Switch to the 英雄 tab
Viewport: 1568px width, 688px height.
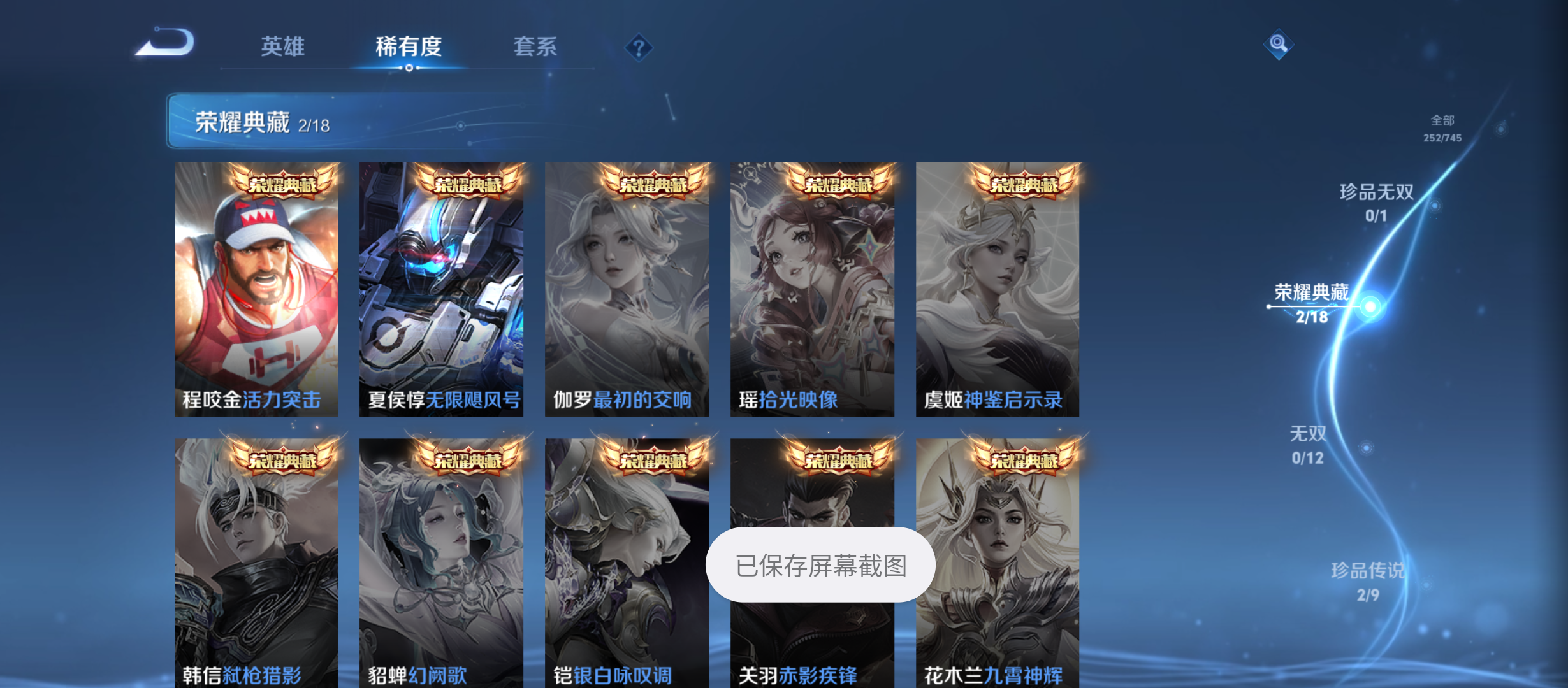(x=282, y=47)
